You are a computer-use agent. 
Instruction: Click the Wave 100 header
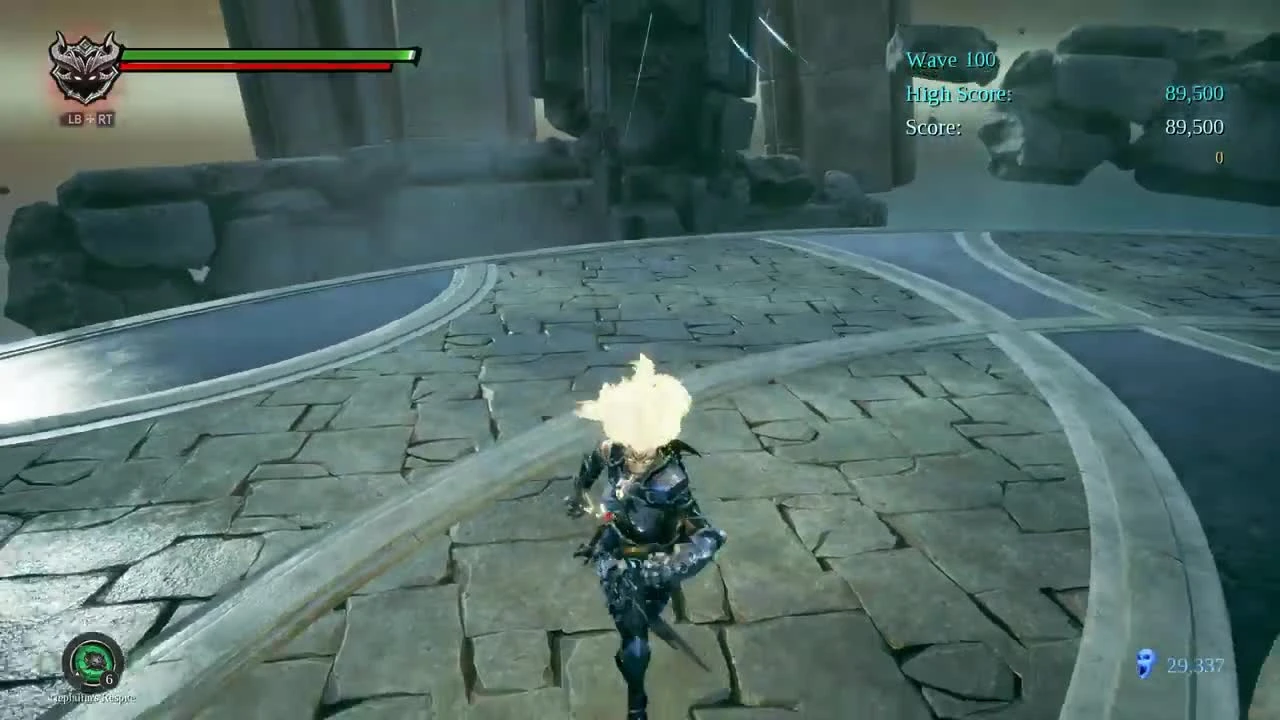coord(950,60)
